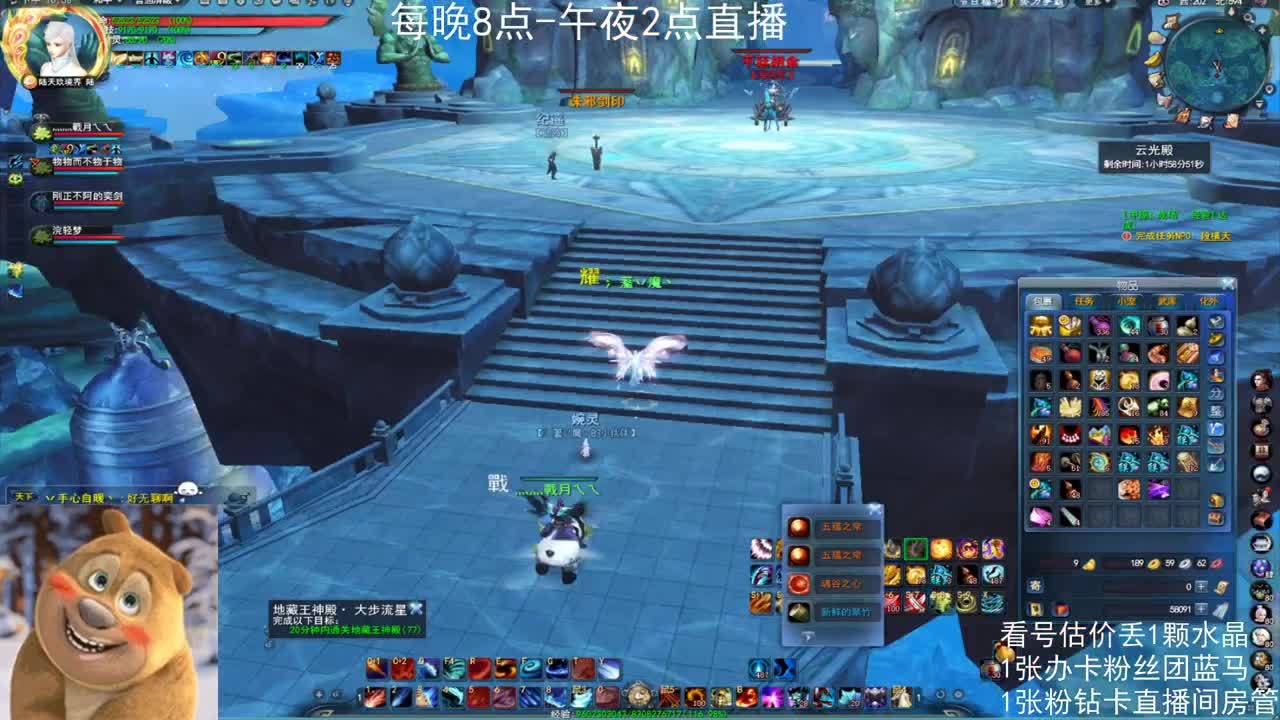Click the 新鲜的翠竹 bamboo item icon in the loot window

click(x=799, y=611)
